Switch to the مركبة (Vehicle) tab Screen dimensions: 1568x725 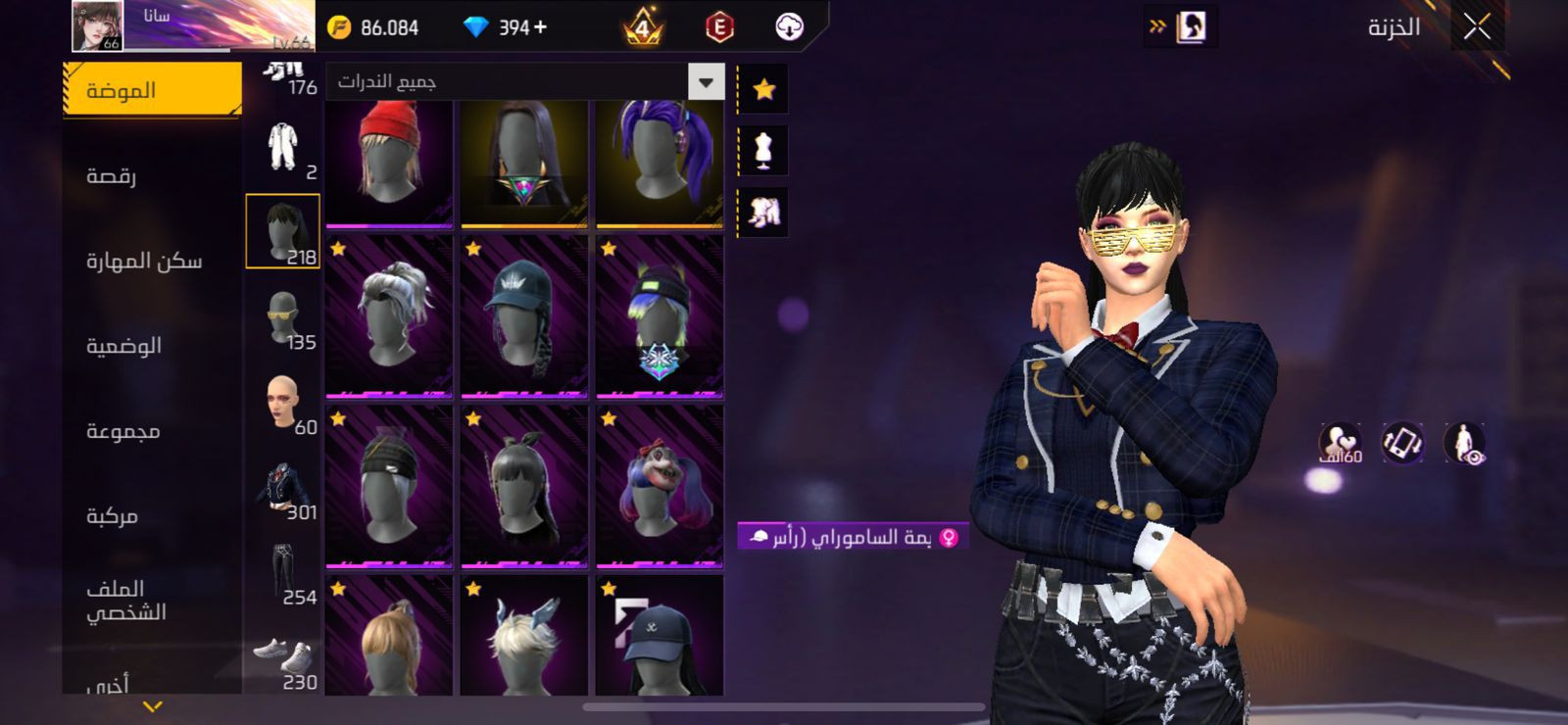click(x=113, y=516)
